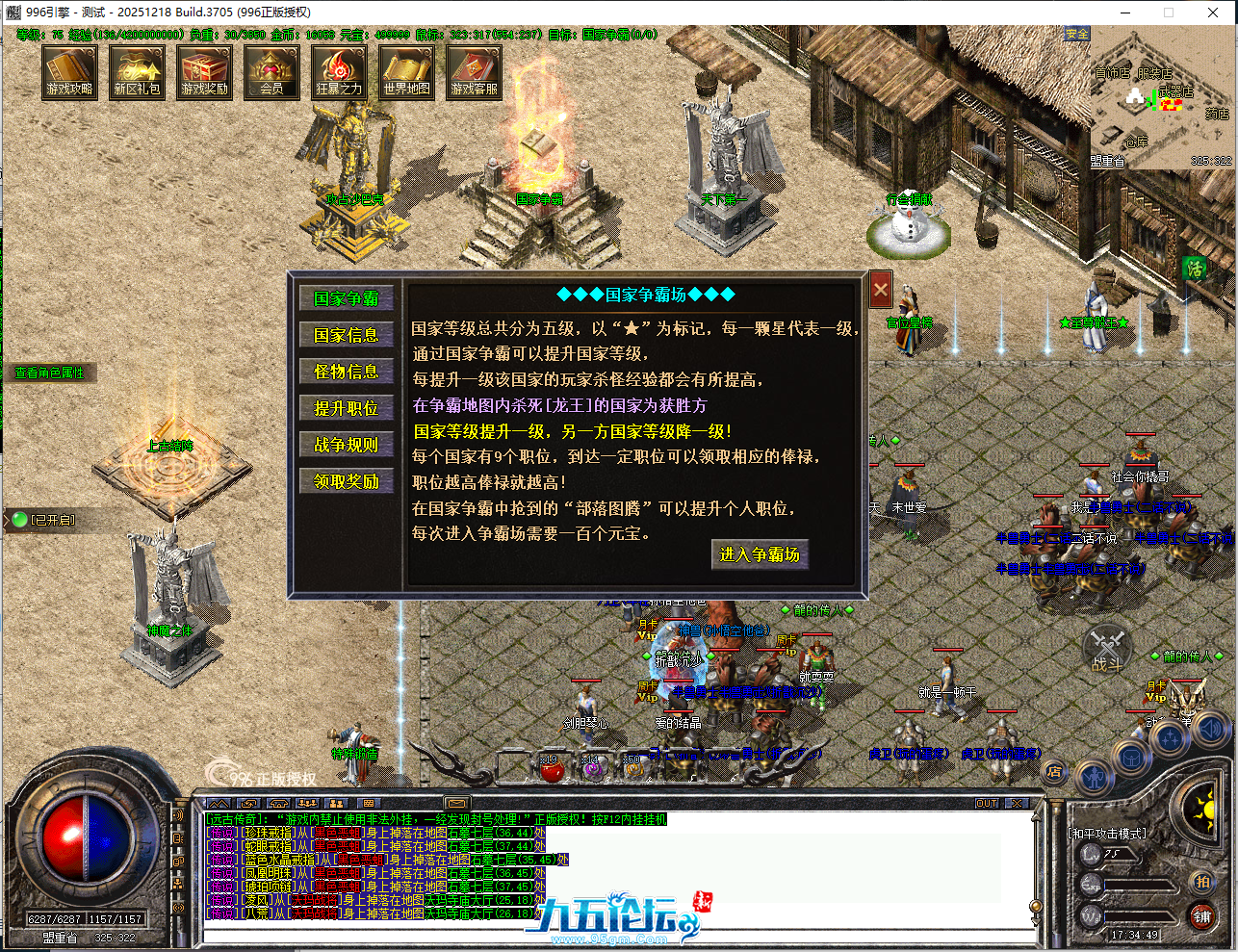Image resolution: width=1238 pixels, height=952 pixels.
Task: Switch to the 国家信息 section
Action: [x=347, y=334]
